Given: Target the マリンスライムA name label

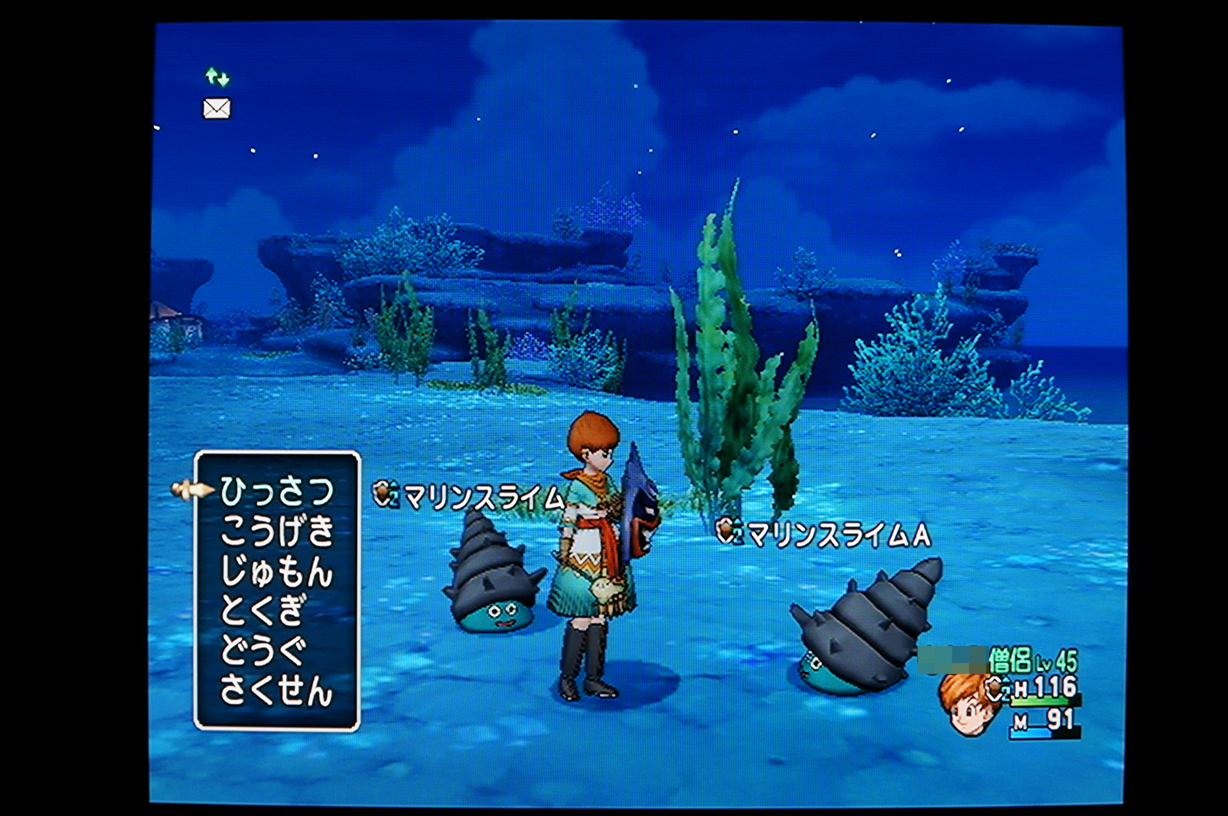Looking at the screenshot, I should point(838,535).
